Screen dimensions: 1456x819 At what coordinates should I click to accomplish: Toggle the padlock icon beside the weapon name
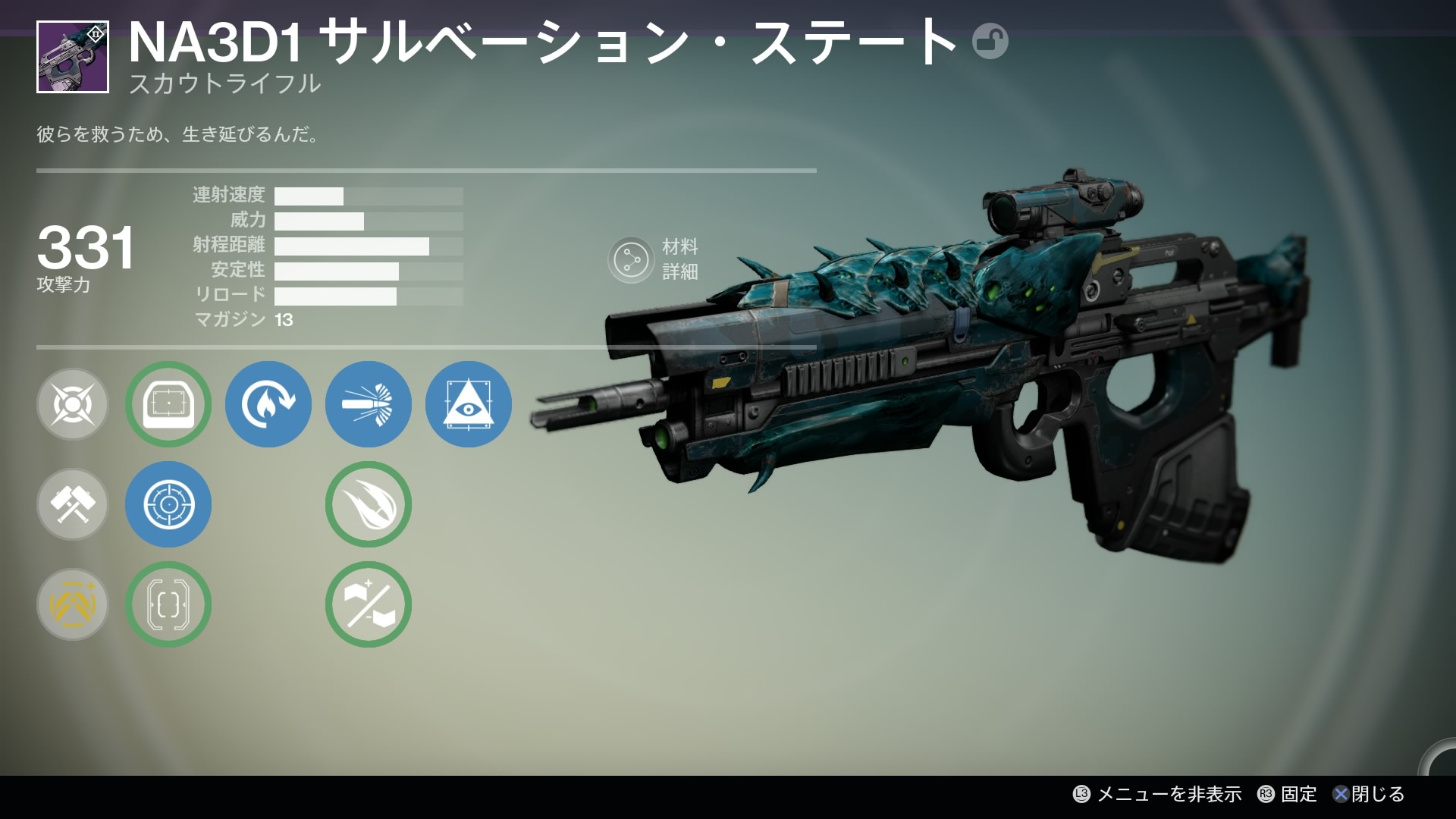[990, 42]
